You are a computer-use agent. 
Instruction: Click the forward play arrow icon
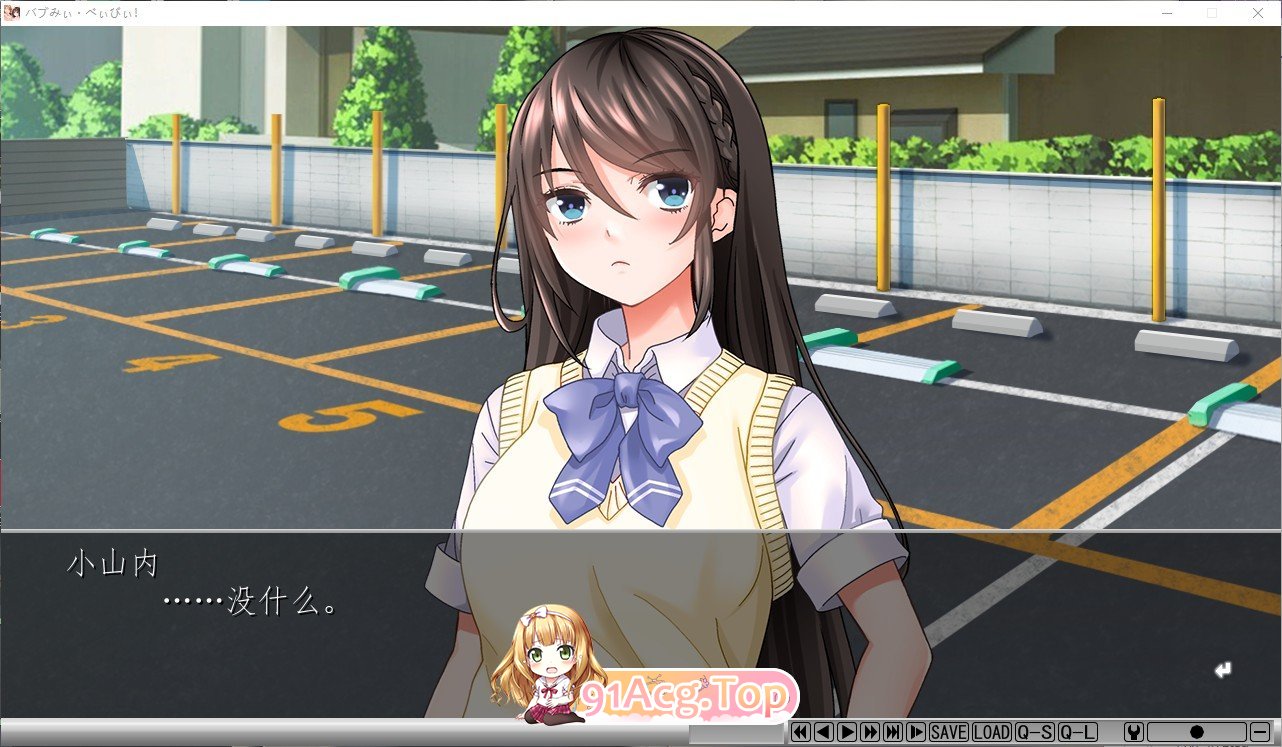pyautogui.click(x=847, y=733)
